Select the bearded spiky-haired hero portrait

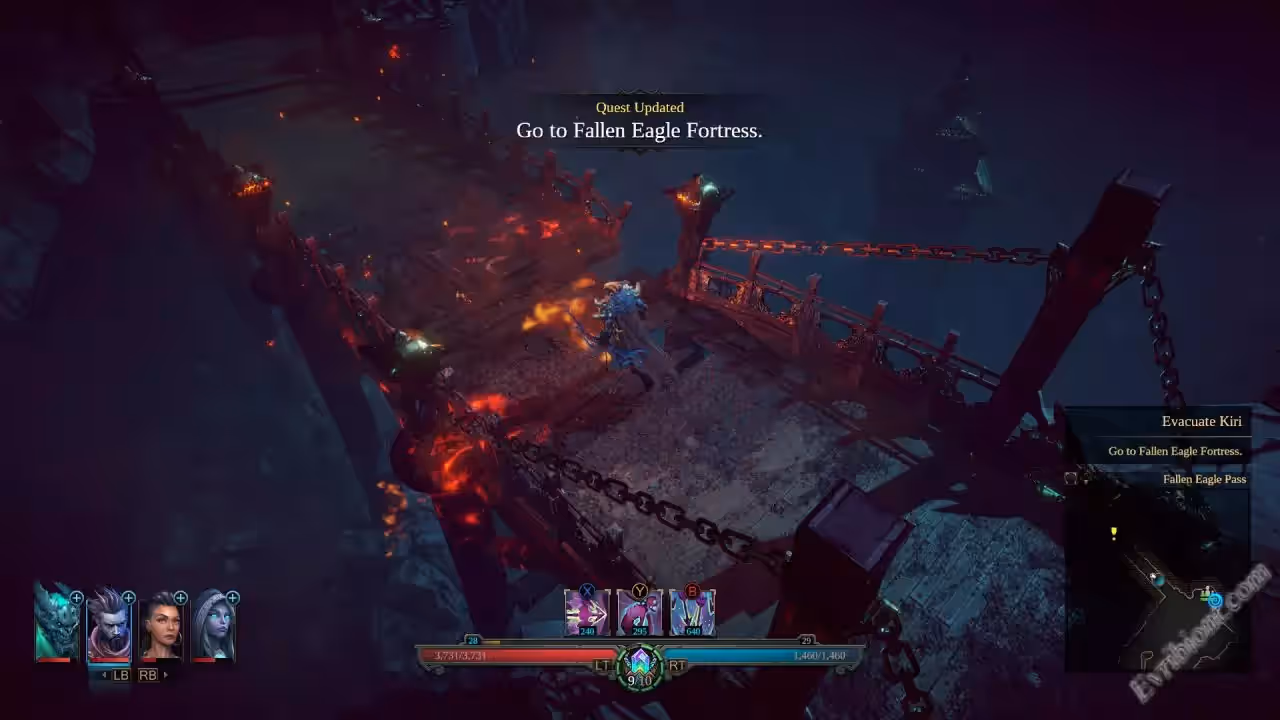tap(108, 625)
